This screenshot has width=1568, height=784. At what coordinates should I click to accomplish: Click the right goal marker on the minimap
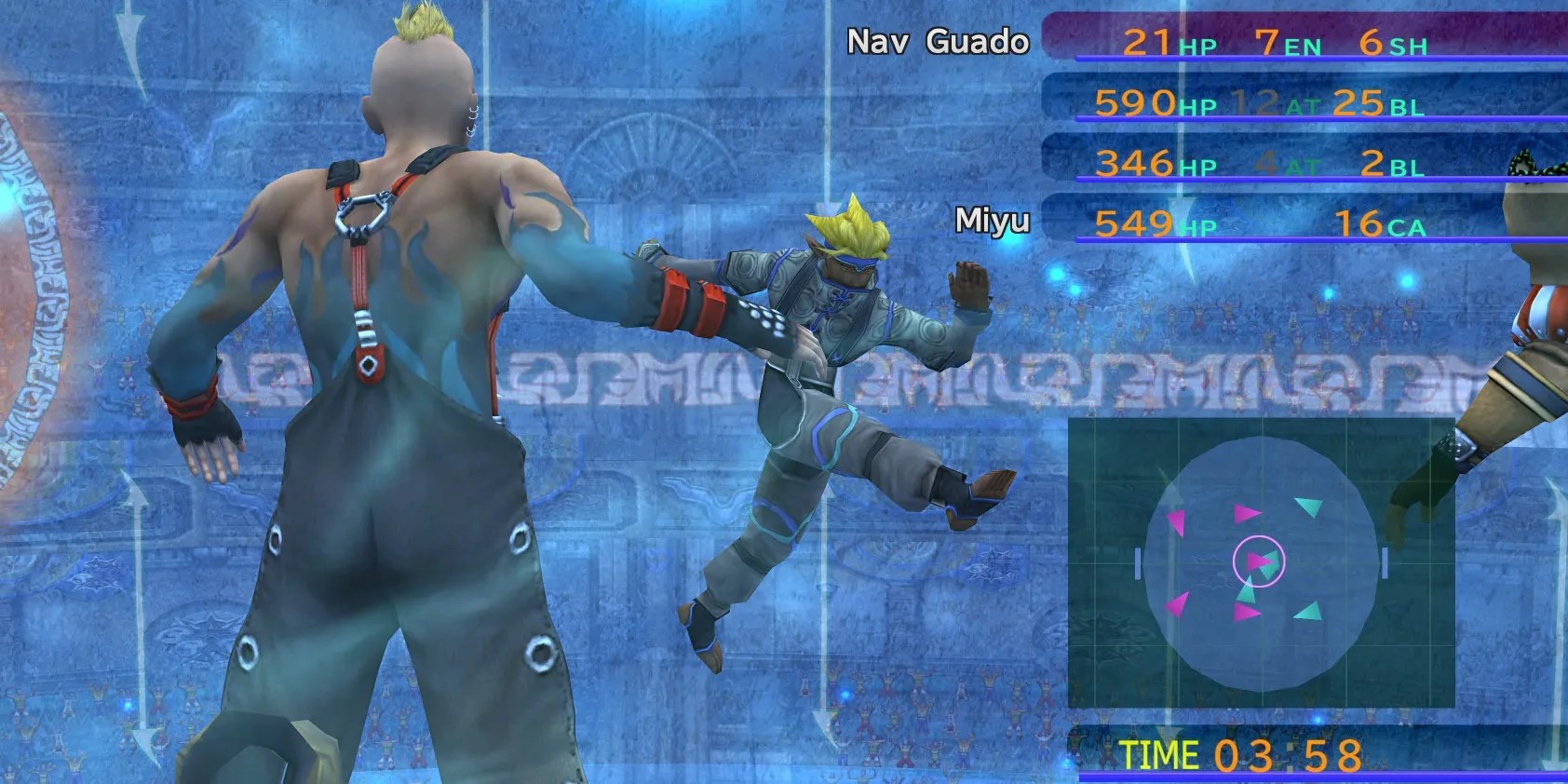(x=1385, y=561)
